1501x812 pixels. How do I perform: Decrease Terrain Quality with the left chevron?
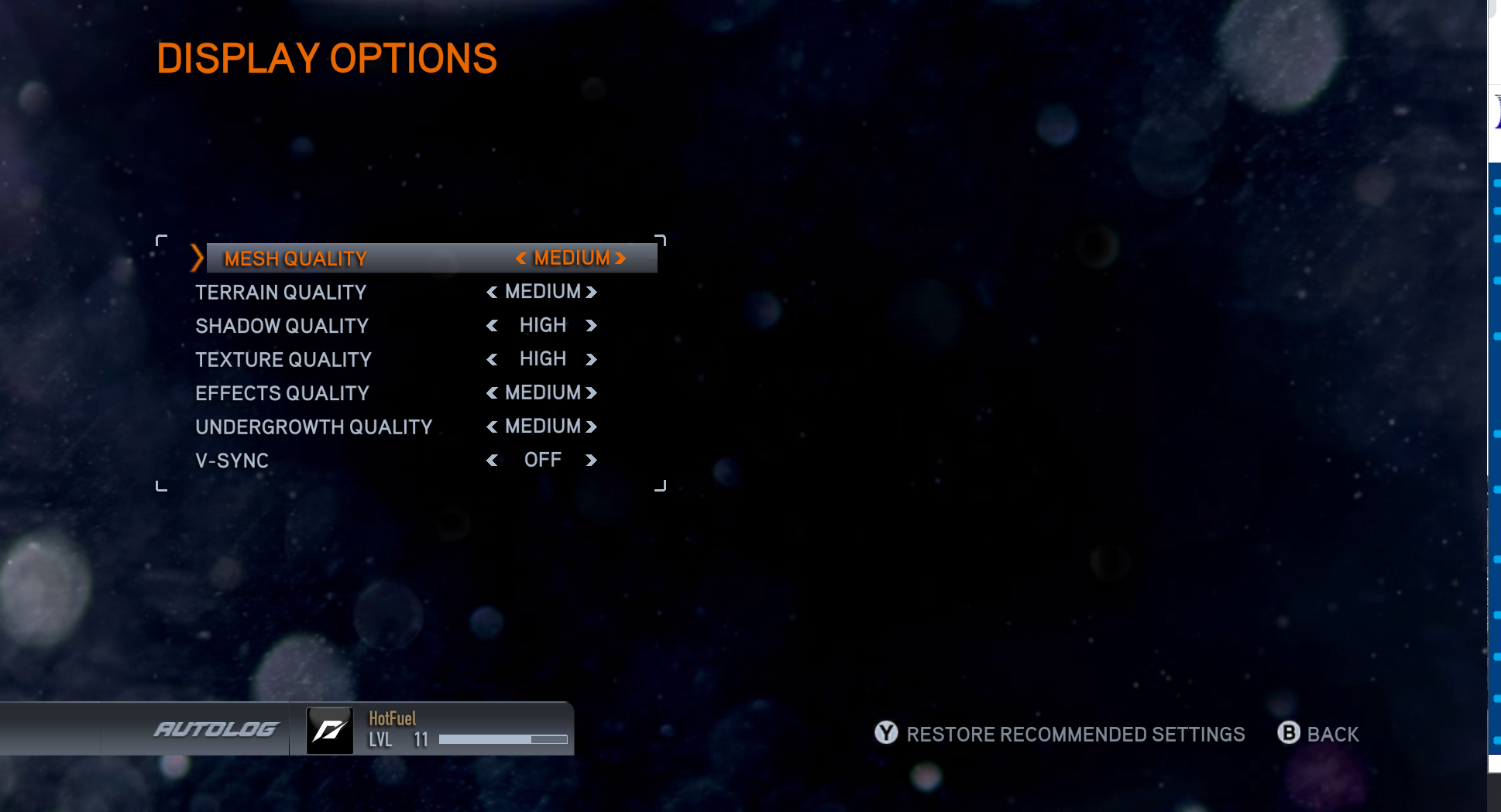pyautogui.click(x=491, y=292)
